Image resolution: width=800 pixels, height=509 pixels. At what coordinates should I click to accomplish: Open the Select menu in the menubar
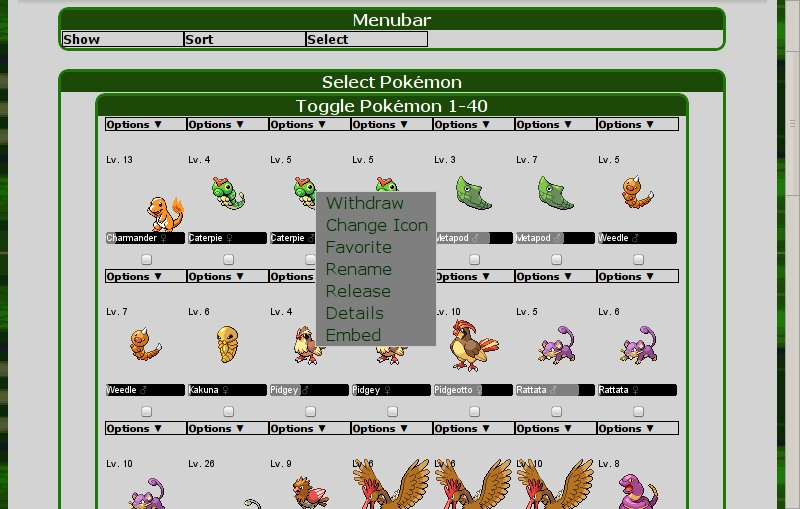click(x=366, y=40)
